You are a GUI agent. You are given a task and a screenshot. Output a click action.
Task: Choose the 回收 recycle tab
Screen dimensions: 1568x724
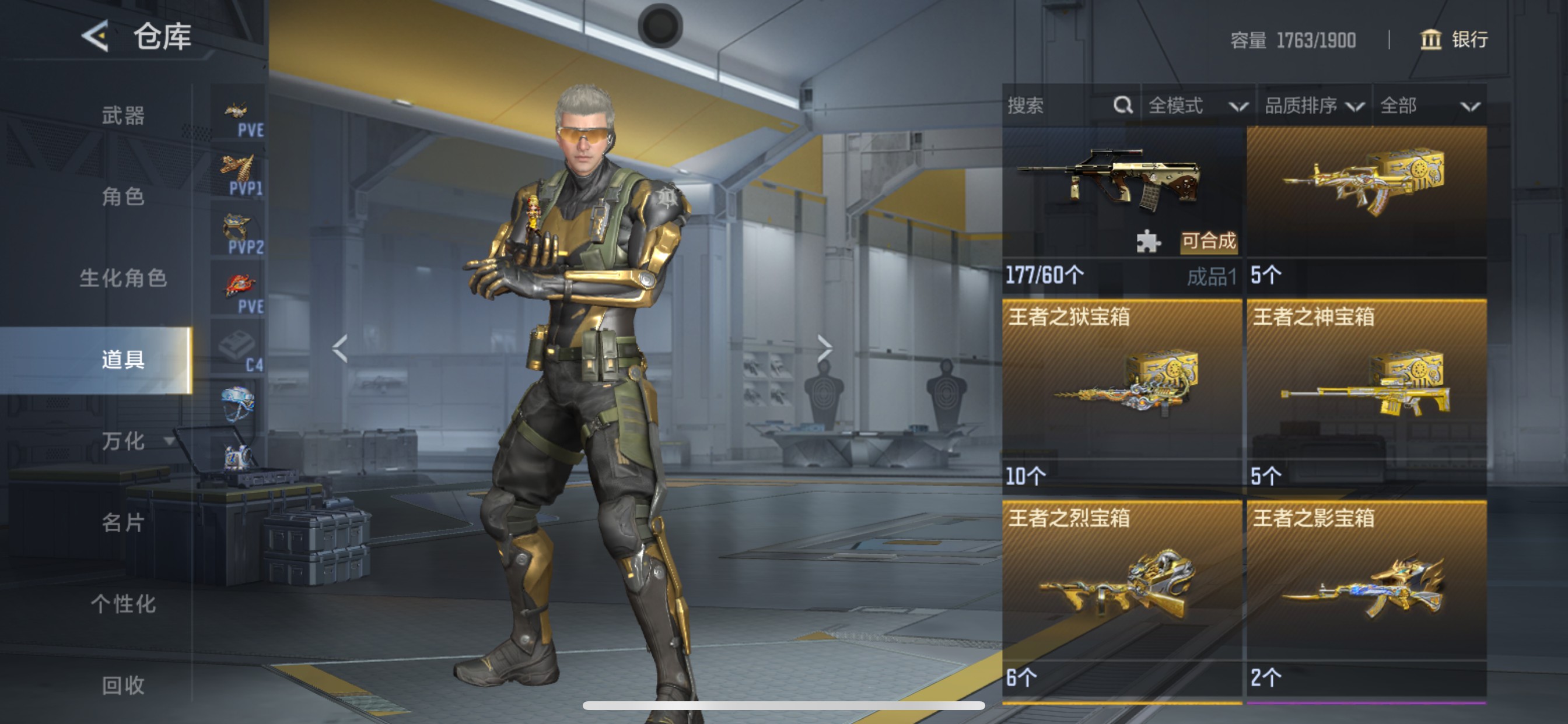123,685
